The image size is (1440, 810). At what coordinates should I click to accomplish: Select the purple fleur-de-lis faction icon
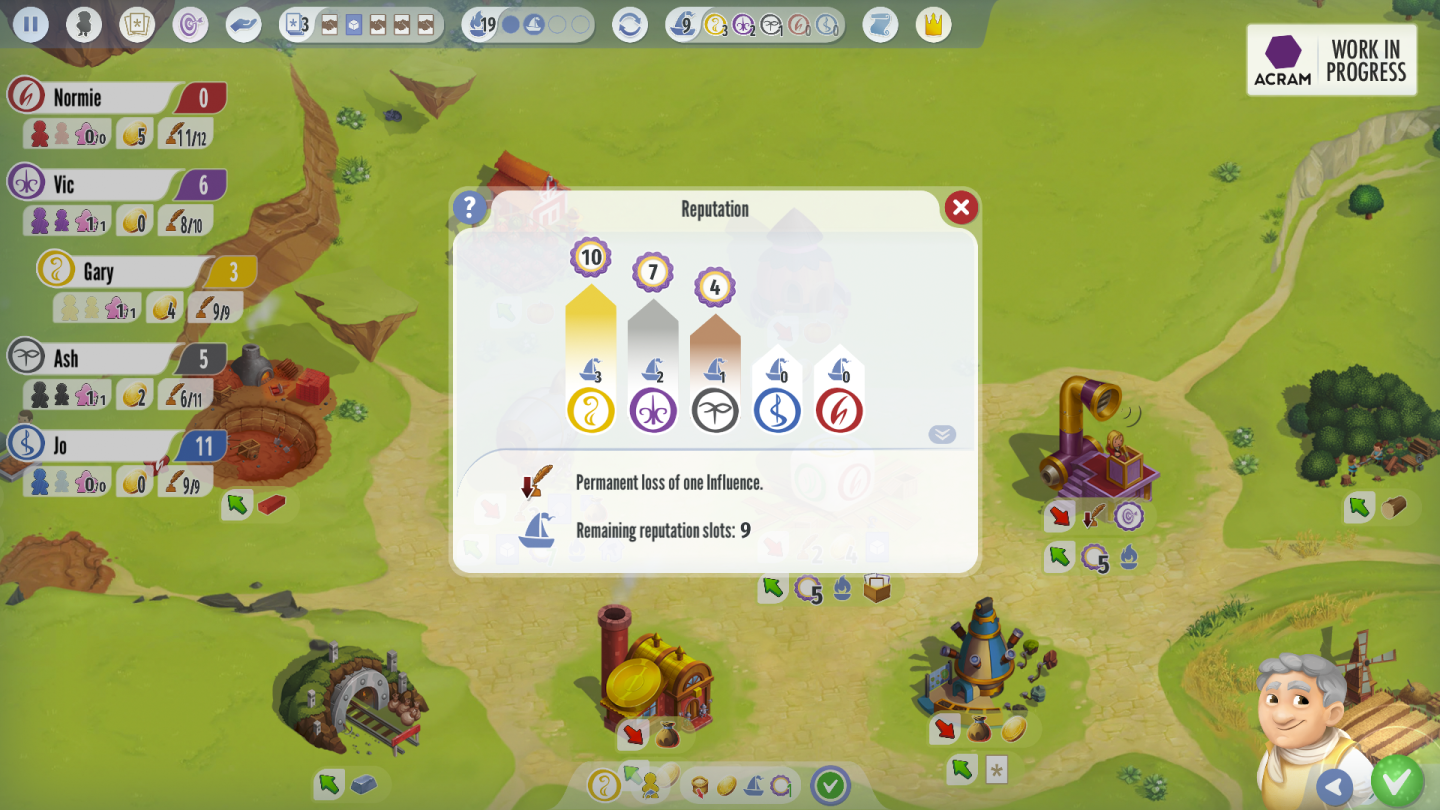coord(653,409)
